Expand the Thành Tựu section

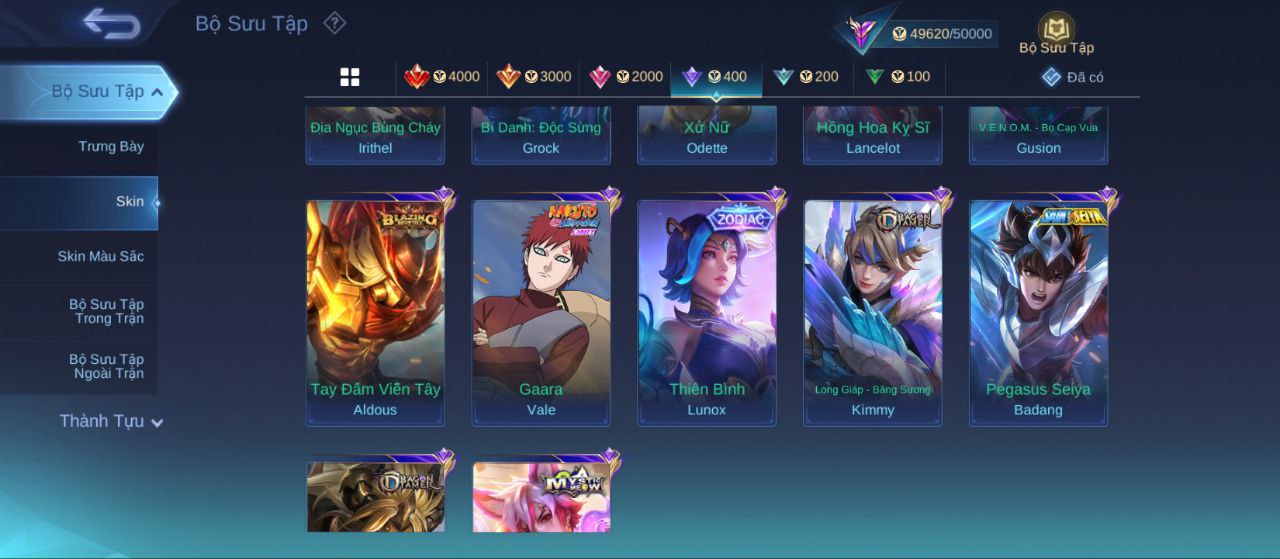coord(110,422)
